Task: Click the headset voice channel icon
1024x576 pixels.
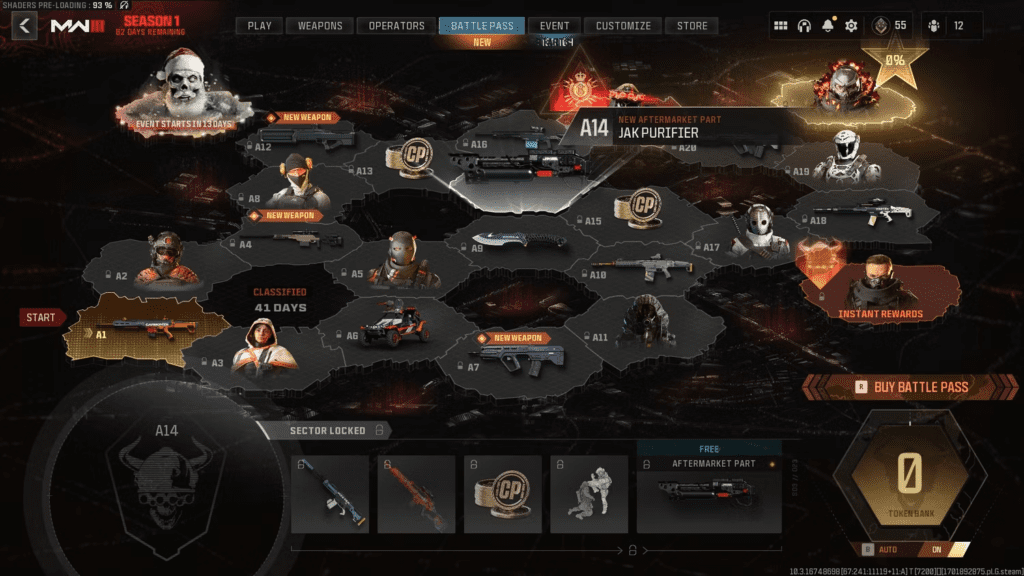Action: [x=803, y=26]
